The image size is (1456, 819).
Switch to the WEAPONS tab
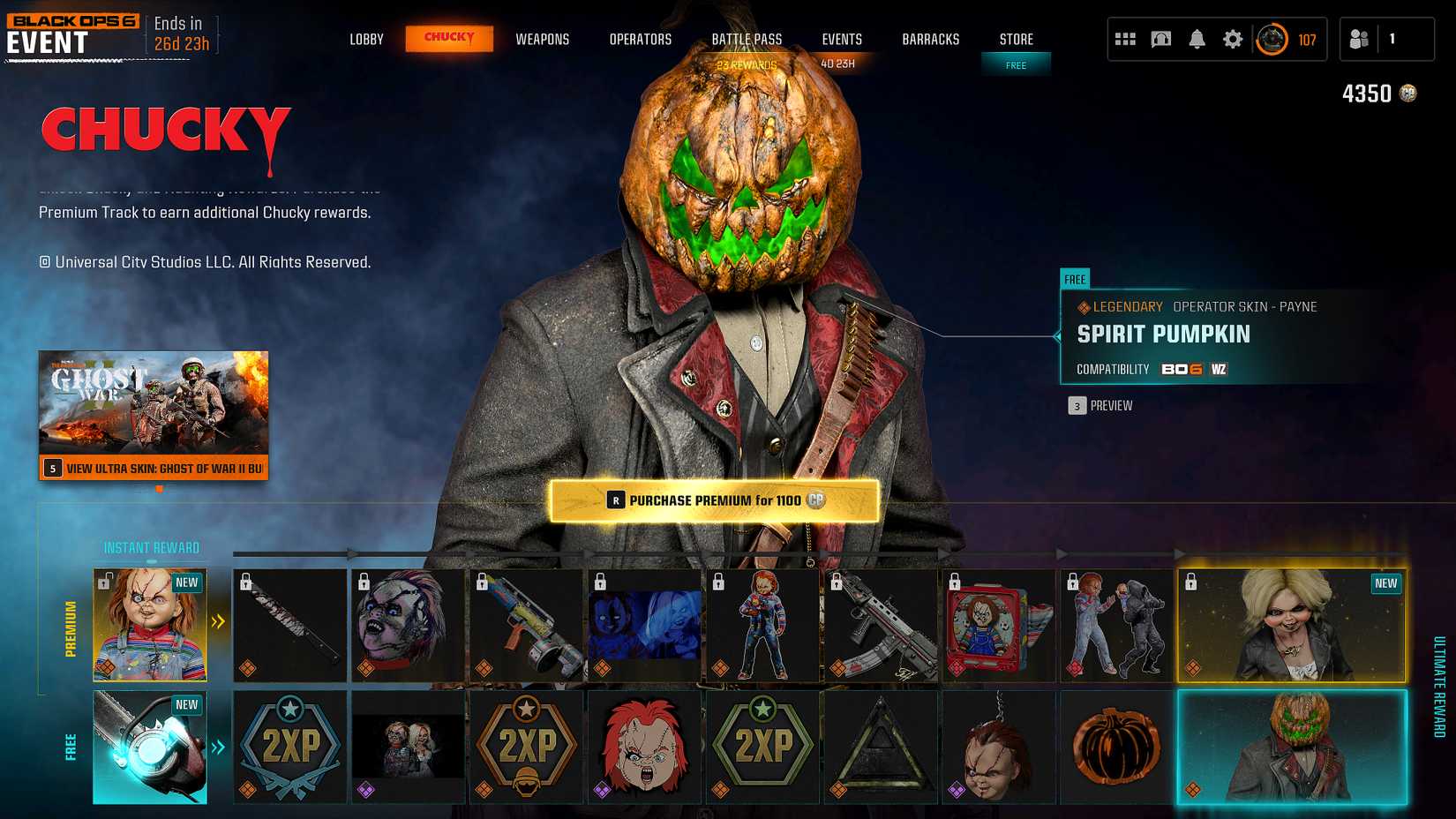point(543,39)
